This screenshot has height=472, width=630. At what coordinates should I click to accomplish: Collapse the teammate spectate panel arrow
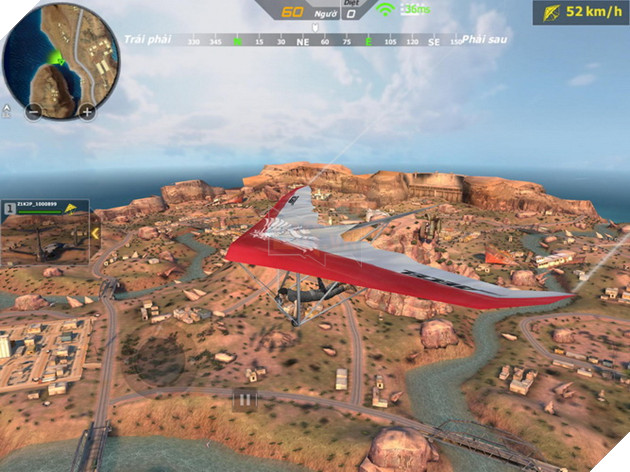pos(95,234)
